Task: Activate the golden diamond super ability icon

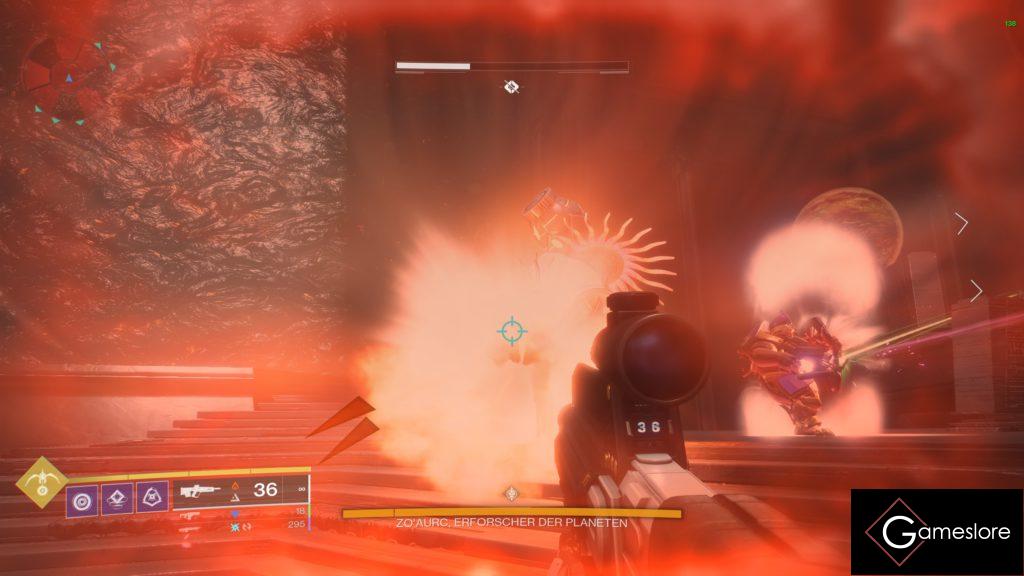Action: tap(38, 485)
